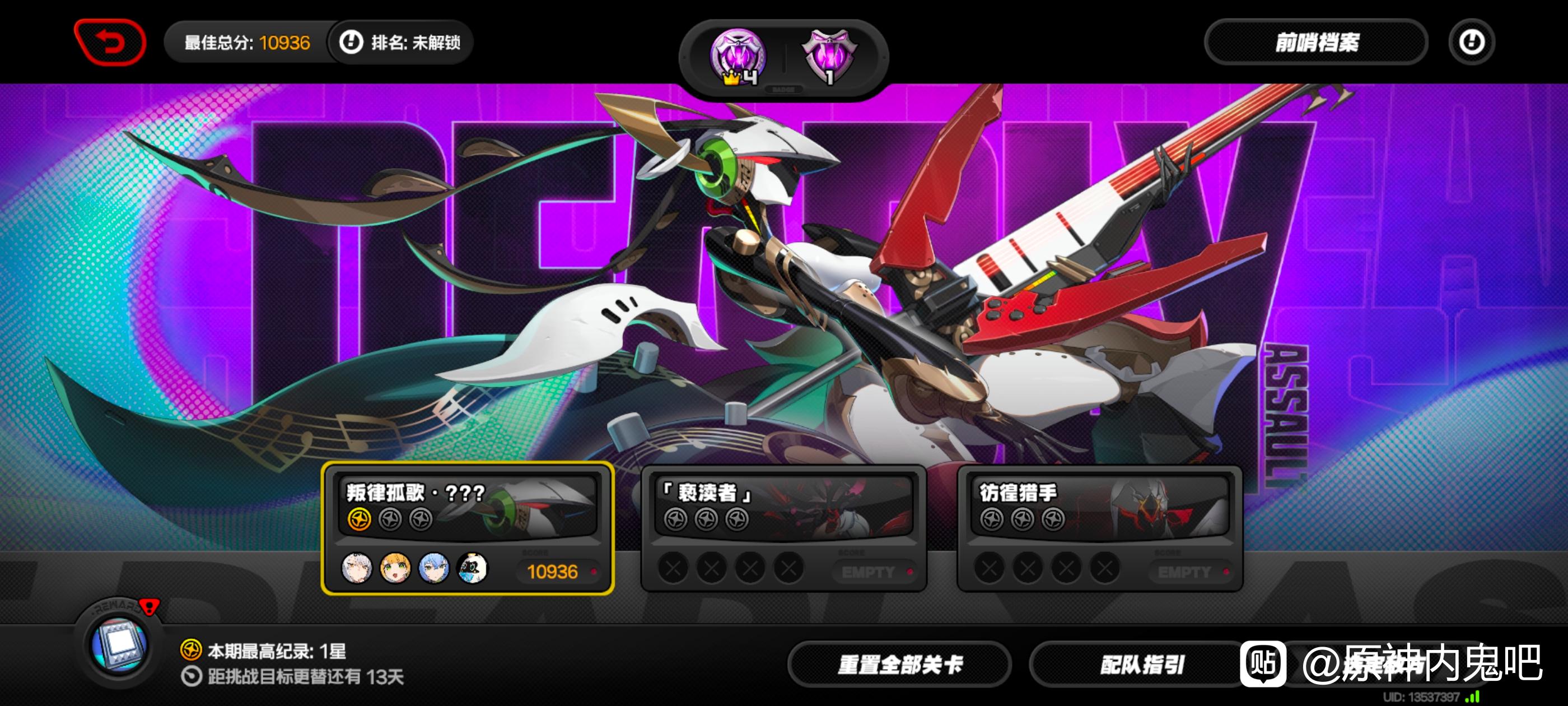The height and width of the screenshot is (706, 1568).
Task: Show the help info in the top-right corner
Action: pyautogui.click(x=1471, y=43)
